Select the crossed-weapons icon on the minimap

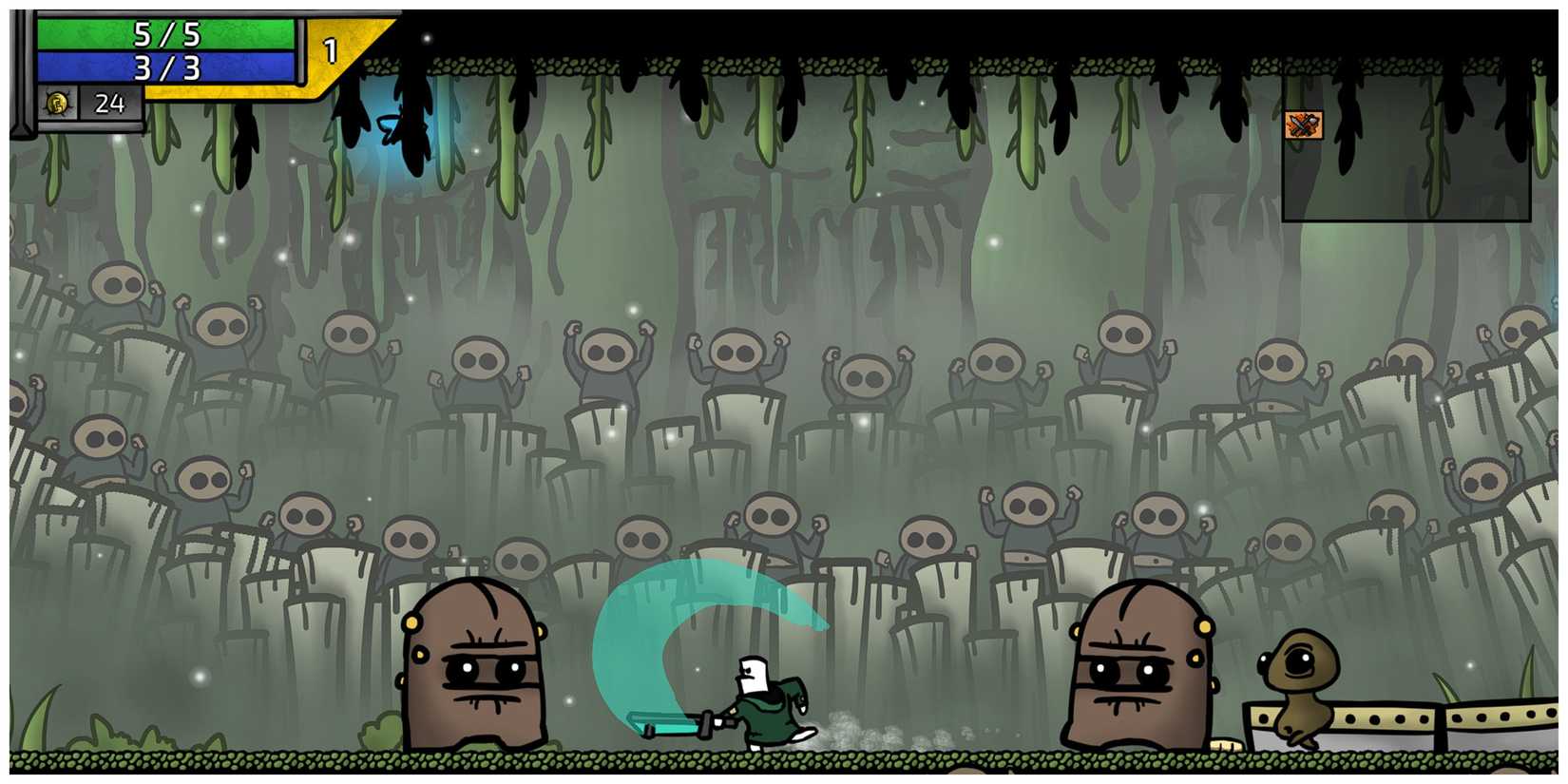point(1307,125)
